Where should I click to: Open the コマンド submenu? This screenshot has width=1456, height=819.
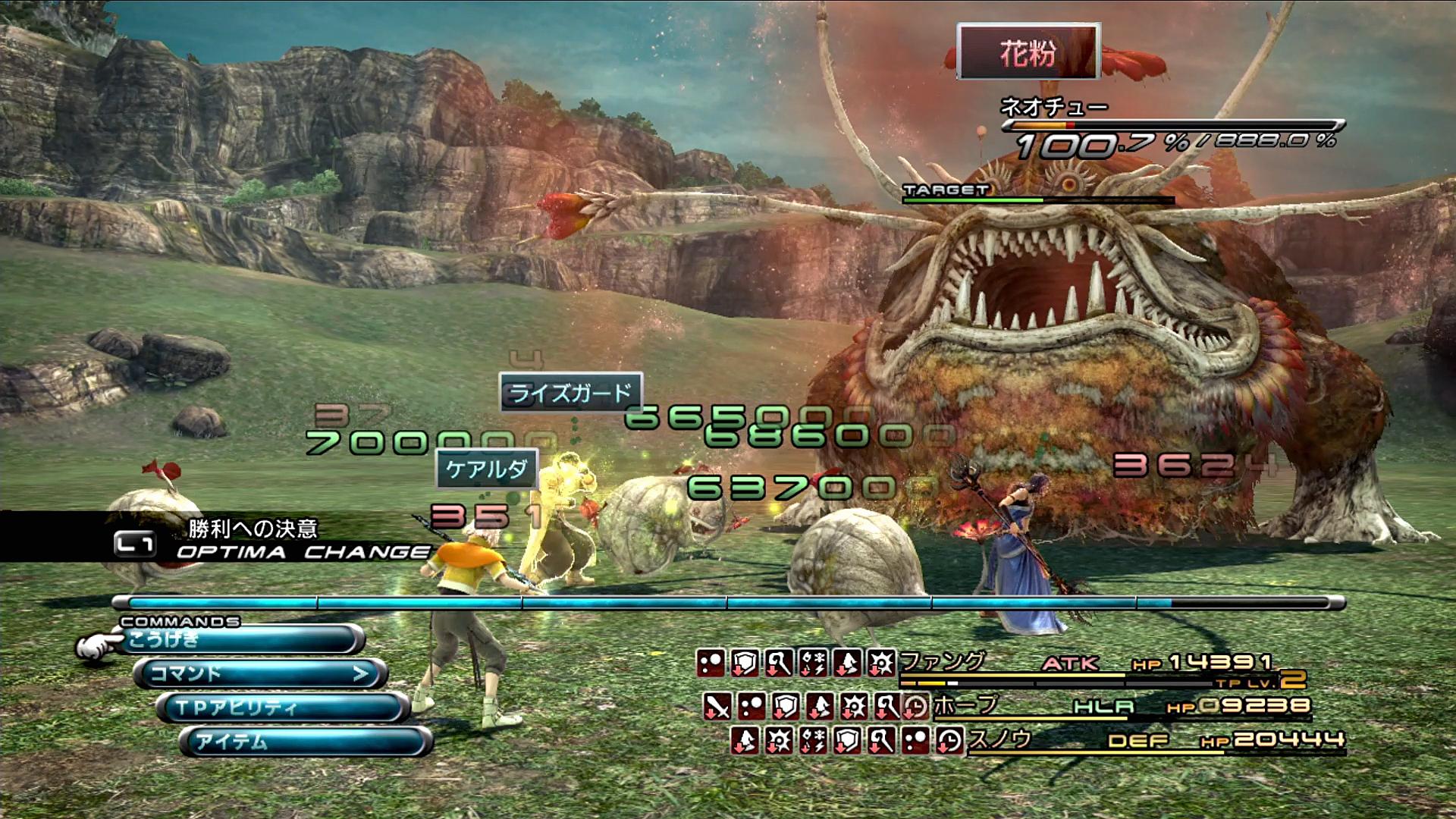260,673
